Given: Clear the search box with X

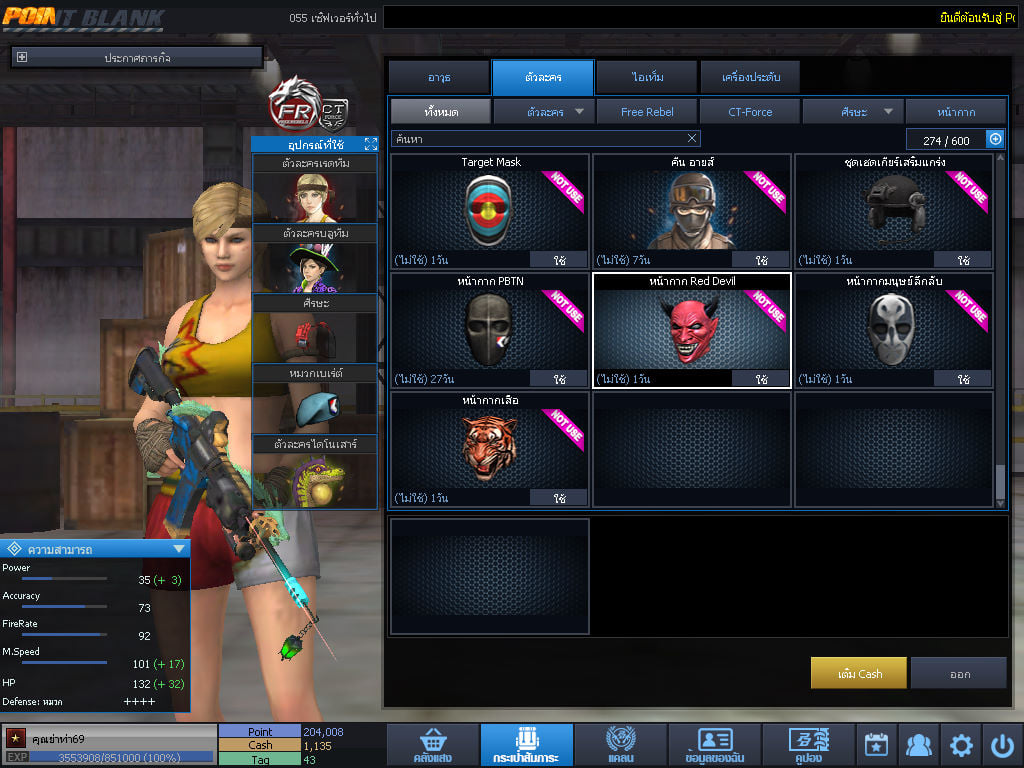Looking at the screenshot, I should 692,138.
